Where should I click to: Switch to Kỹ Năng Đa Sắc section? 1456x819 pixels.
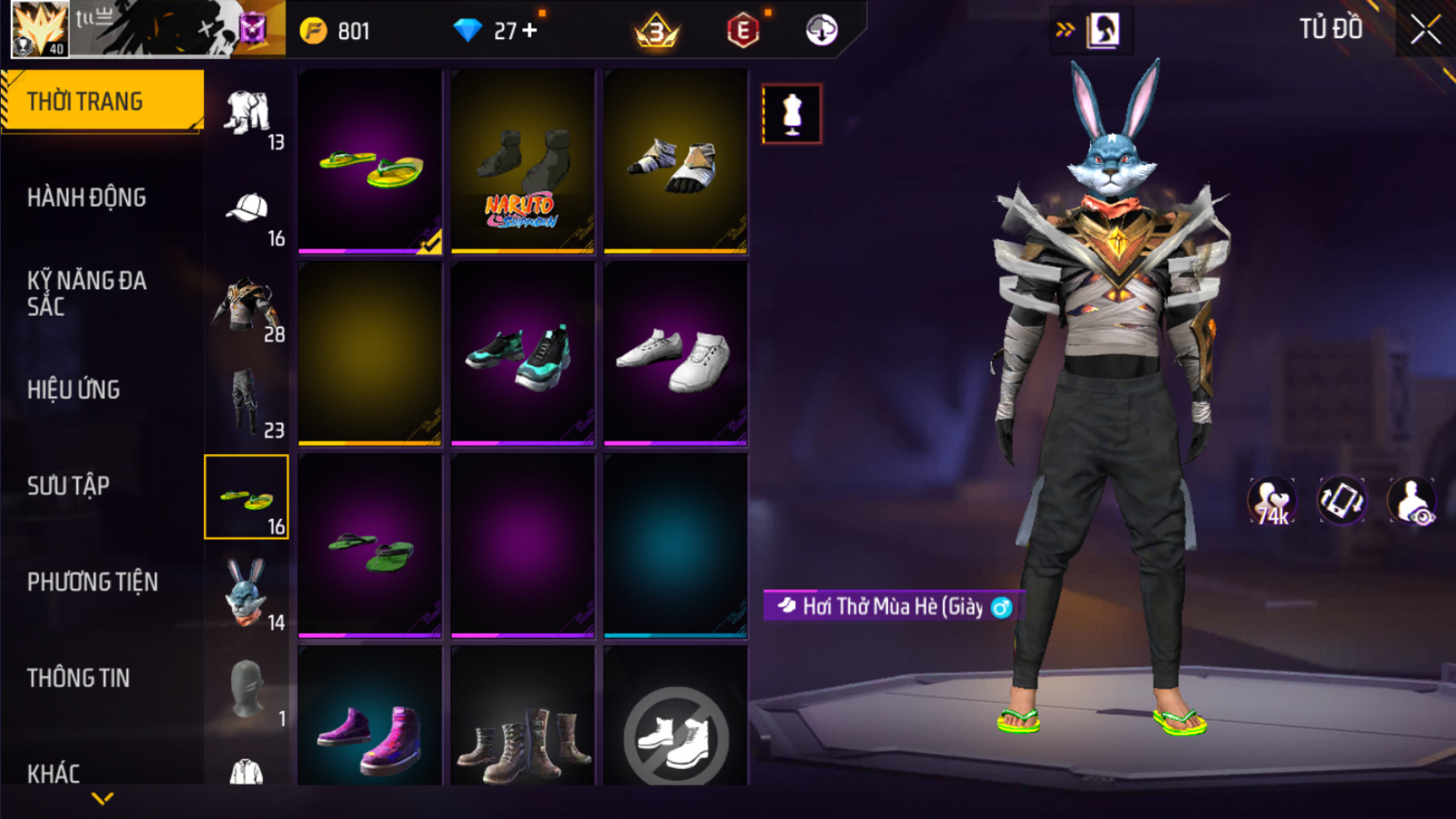pos(86,293)
